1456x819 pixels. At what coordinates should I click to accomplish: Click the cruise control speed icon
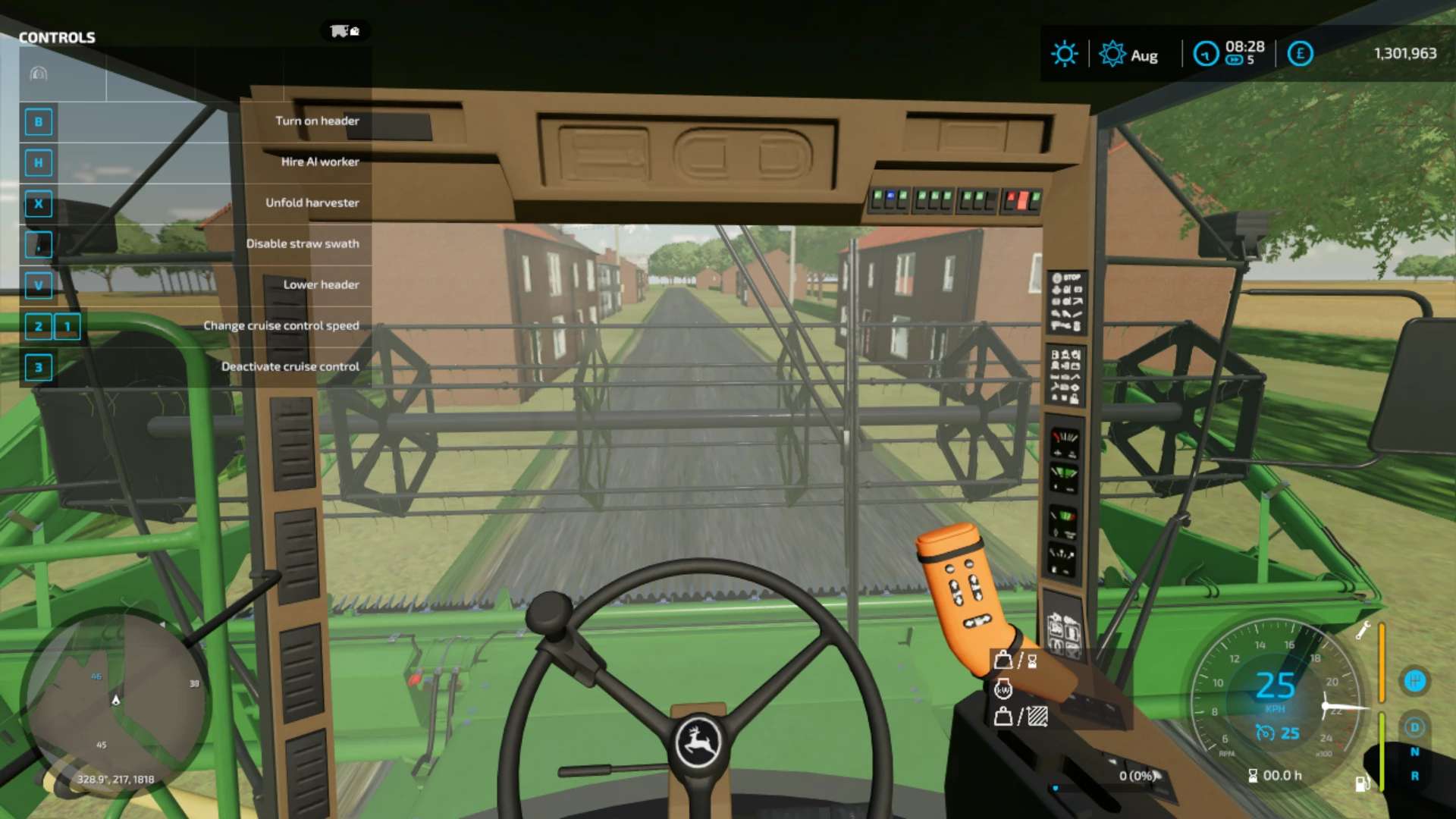(1265, 733)
